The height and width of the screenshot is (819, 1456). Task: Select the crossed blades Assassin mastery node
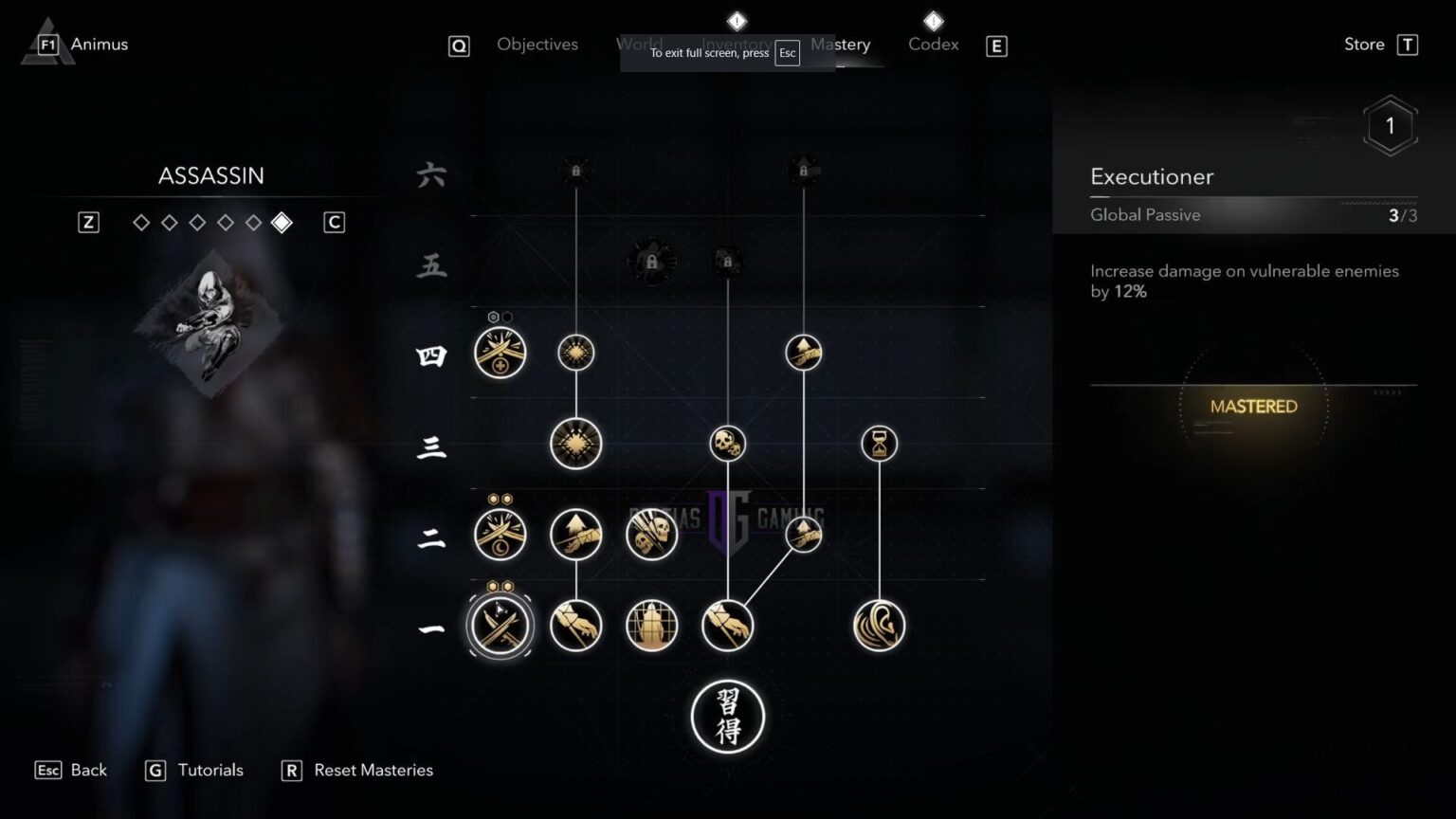click(500, 626)
